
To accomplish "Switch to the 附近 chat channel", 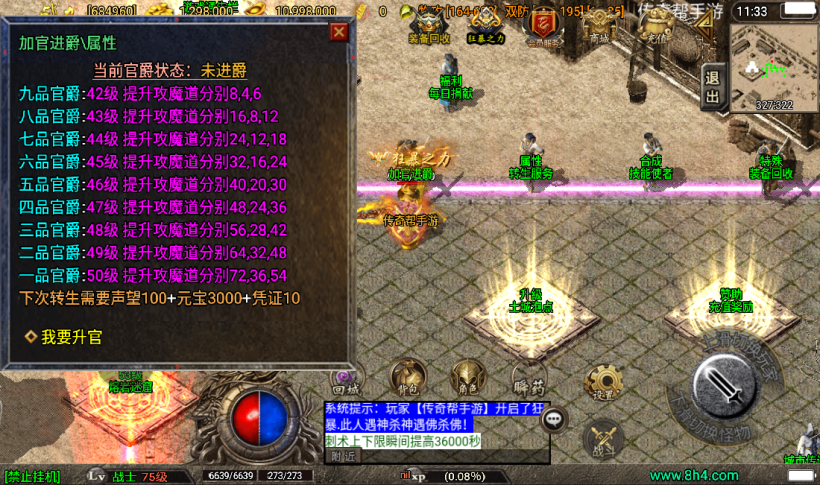I will tap(344, 456).
